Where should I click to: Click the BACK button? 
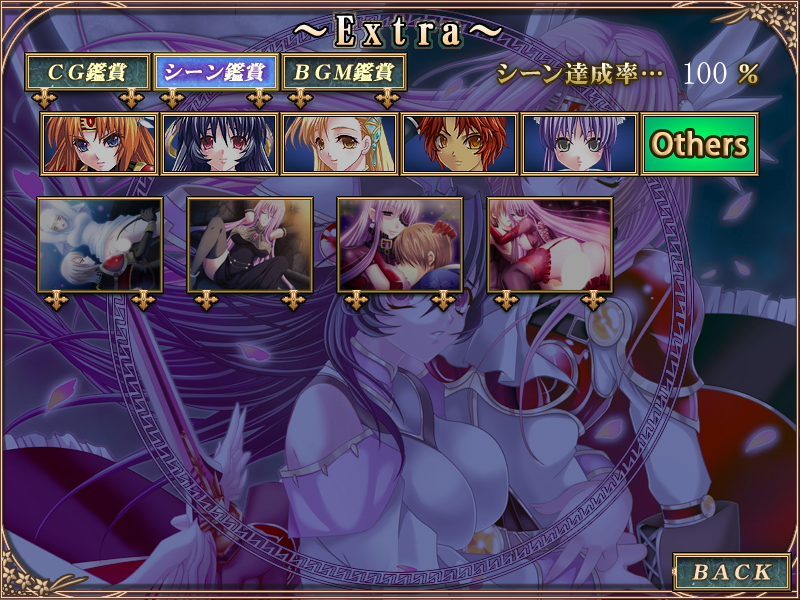pyautogui.click(x=732, y=572)
